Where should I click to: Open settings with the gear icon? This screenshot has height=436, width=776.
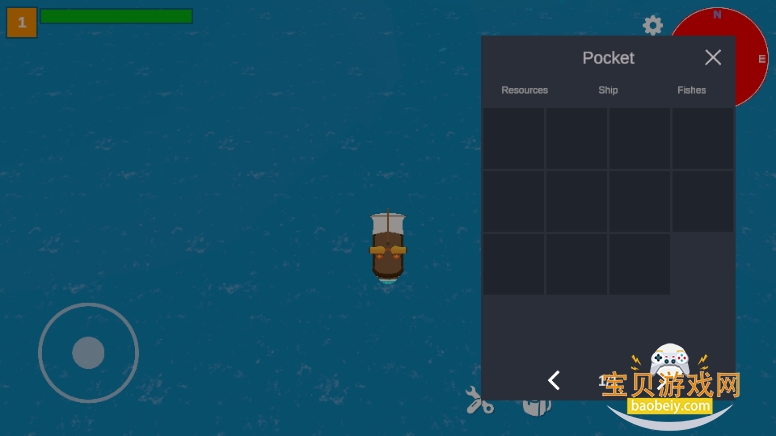coord(653,26)
